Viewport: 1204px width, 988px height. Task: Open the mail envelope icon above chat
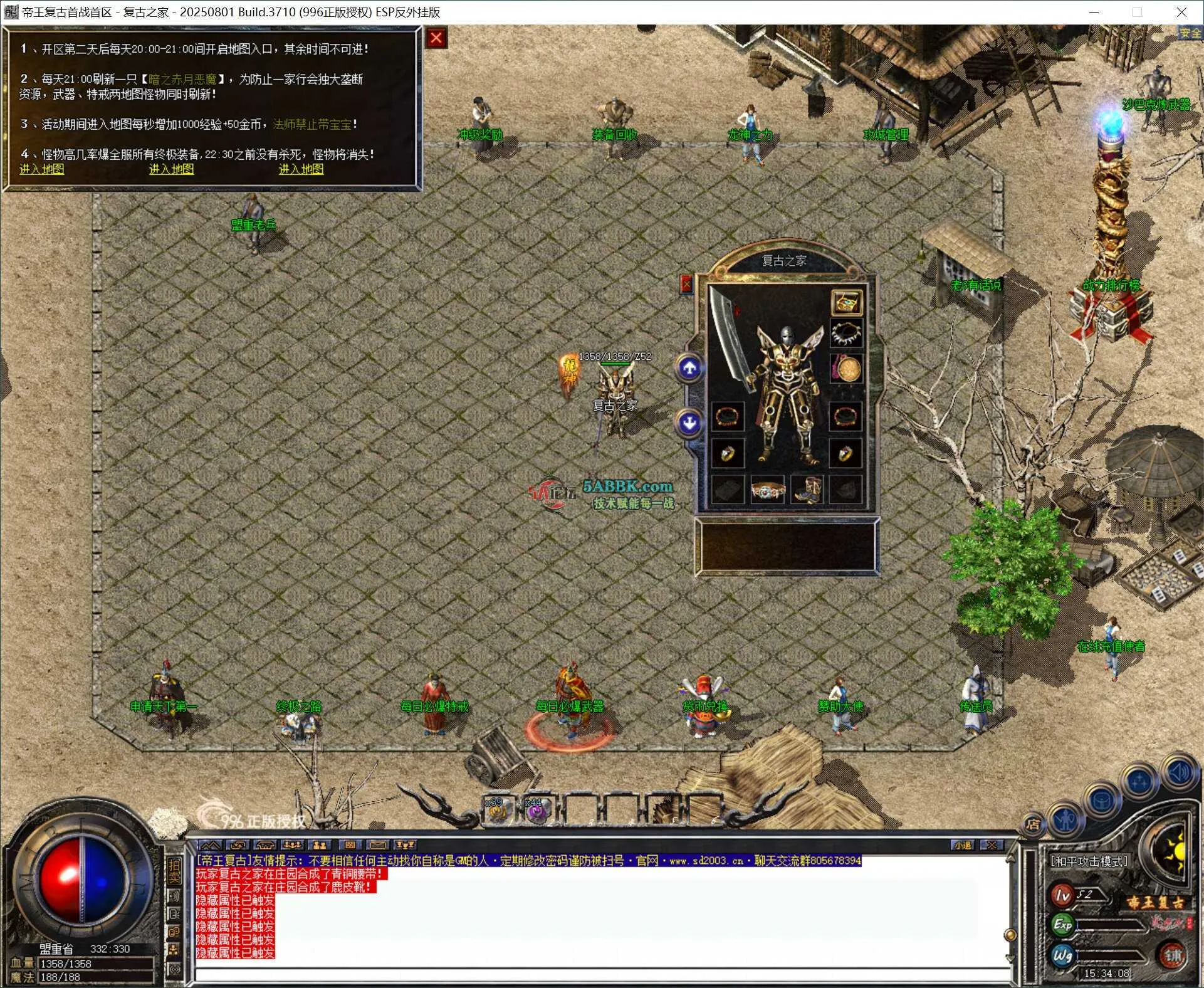click(377, 845)
